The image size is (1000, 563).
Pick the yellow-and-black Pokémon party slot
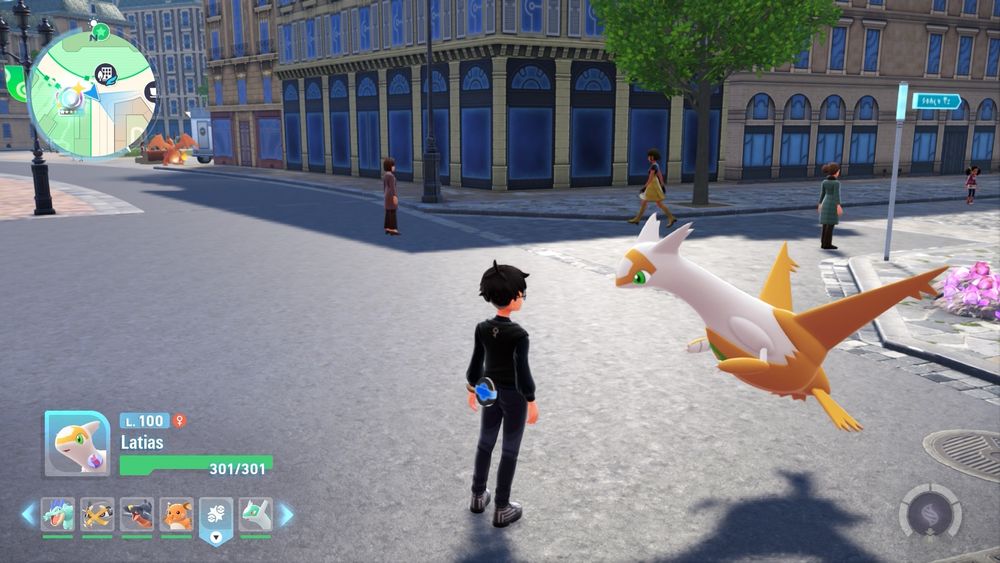pos(97,515)
